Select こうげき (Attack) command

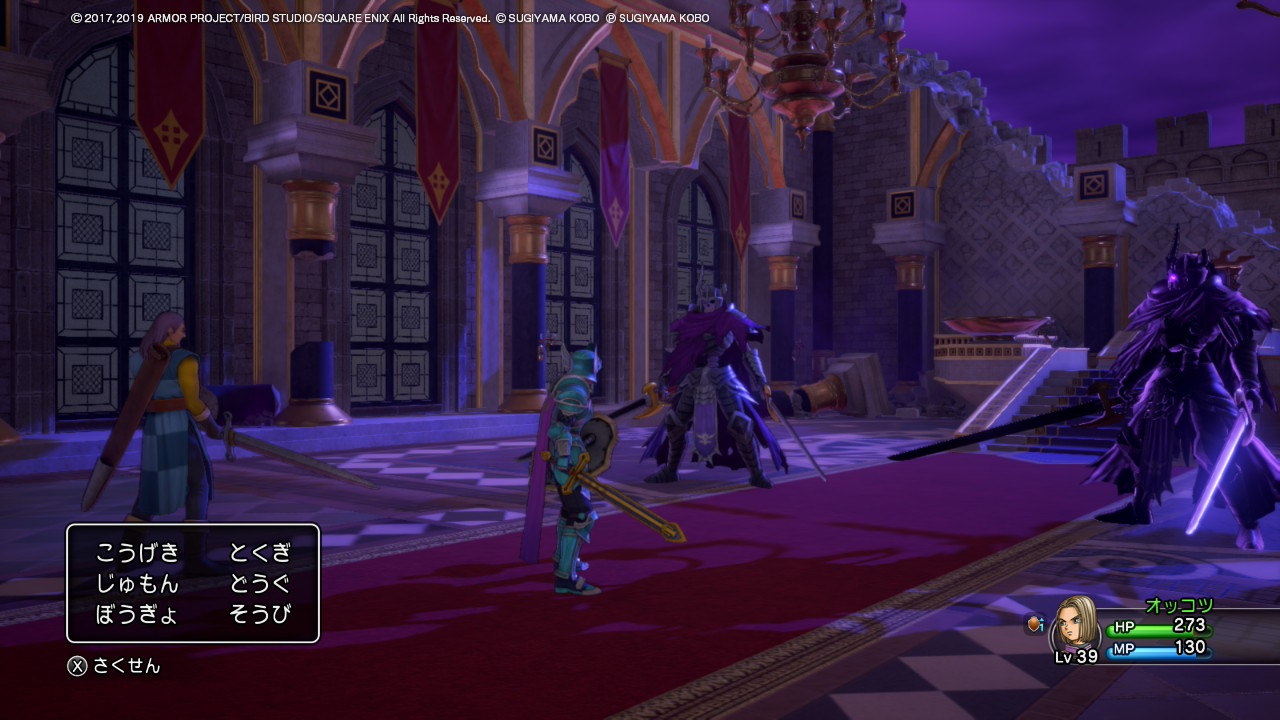point(138,552)
